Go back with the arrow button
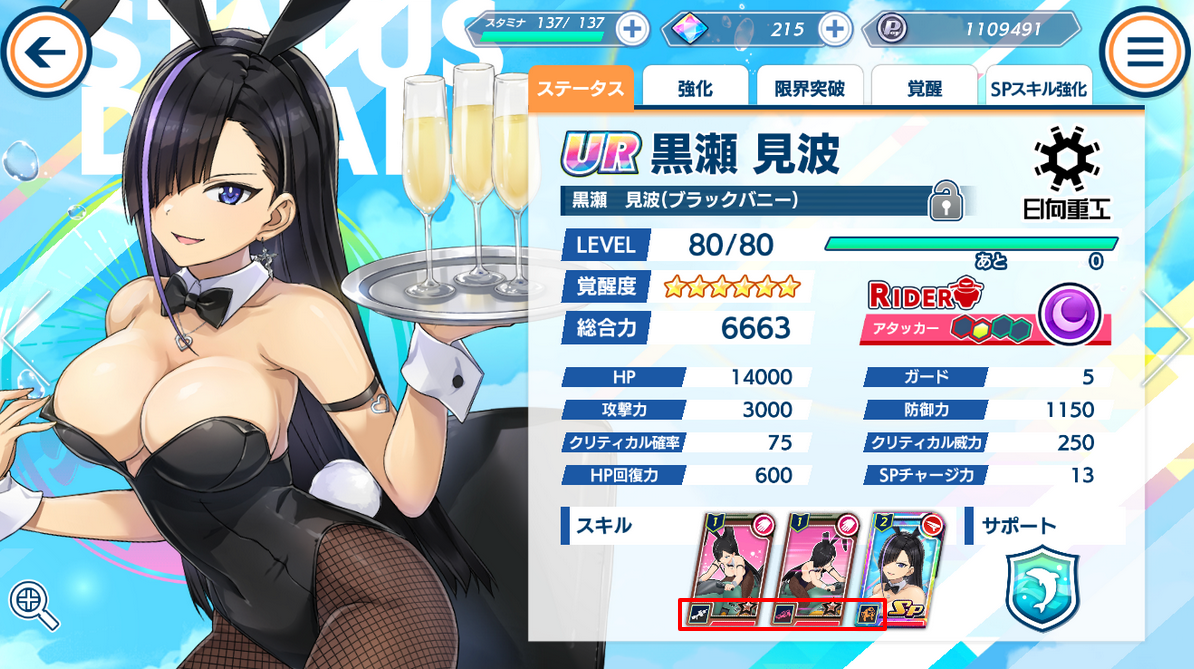Image resolution: width=1194 pixels, height=669 pixels. pos(46,52)
